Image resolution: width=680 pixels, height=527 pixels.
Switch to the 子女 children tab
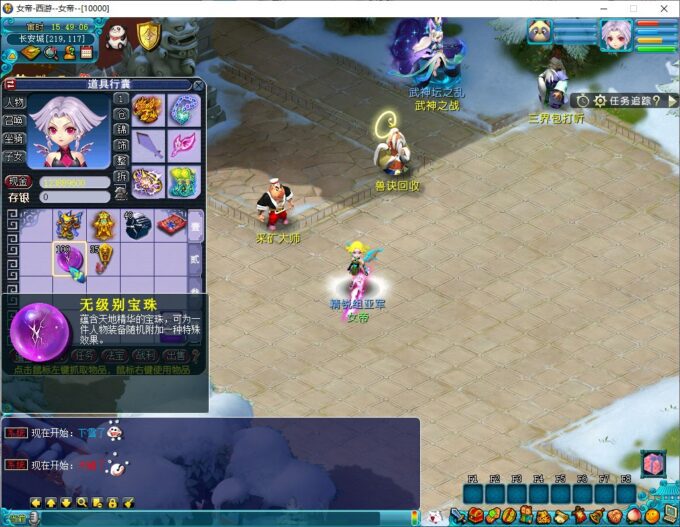[14, 156]
